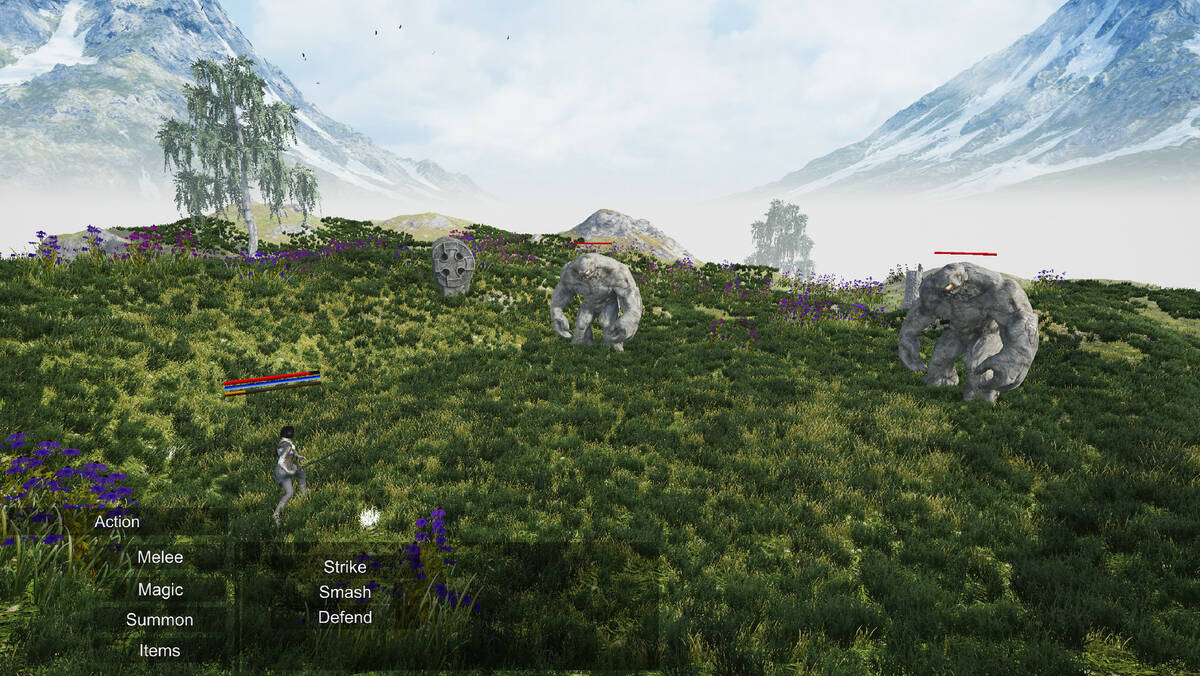Choose the Melee command
The image size is (1200, 676).
(x=160, y=557)
